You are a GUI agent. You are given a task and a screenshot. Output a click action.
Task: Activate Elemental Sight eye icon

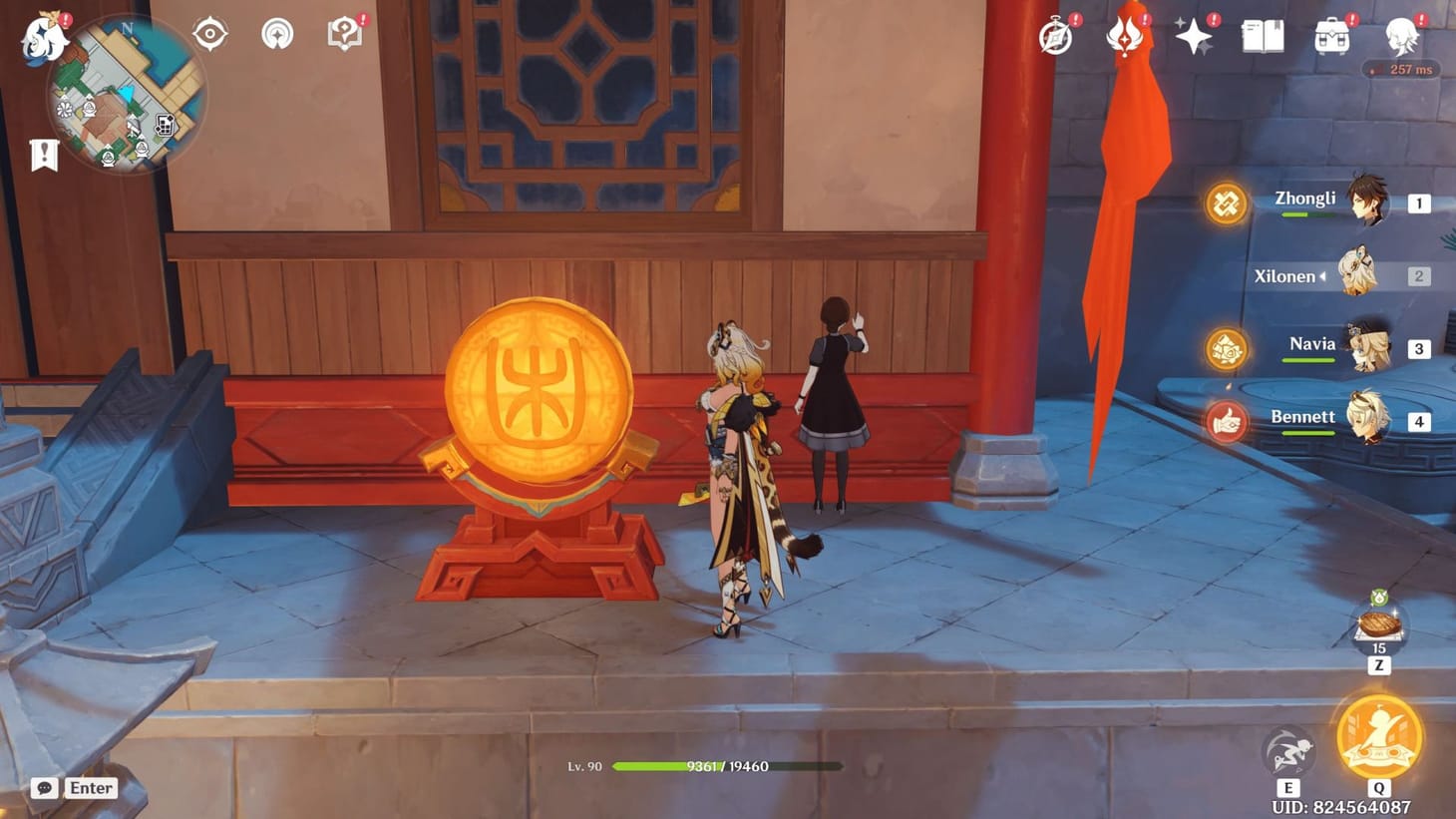[207, 33]
